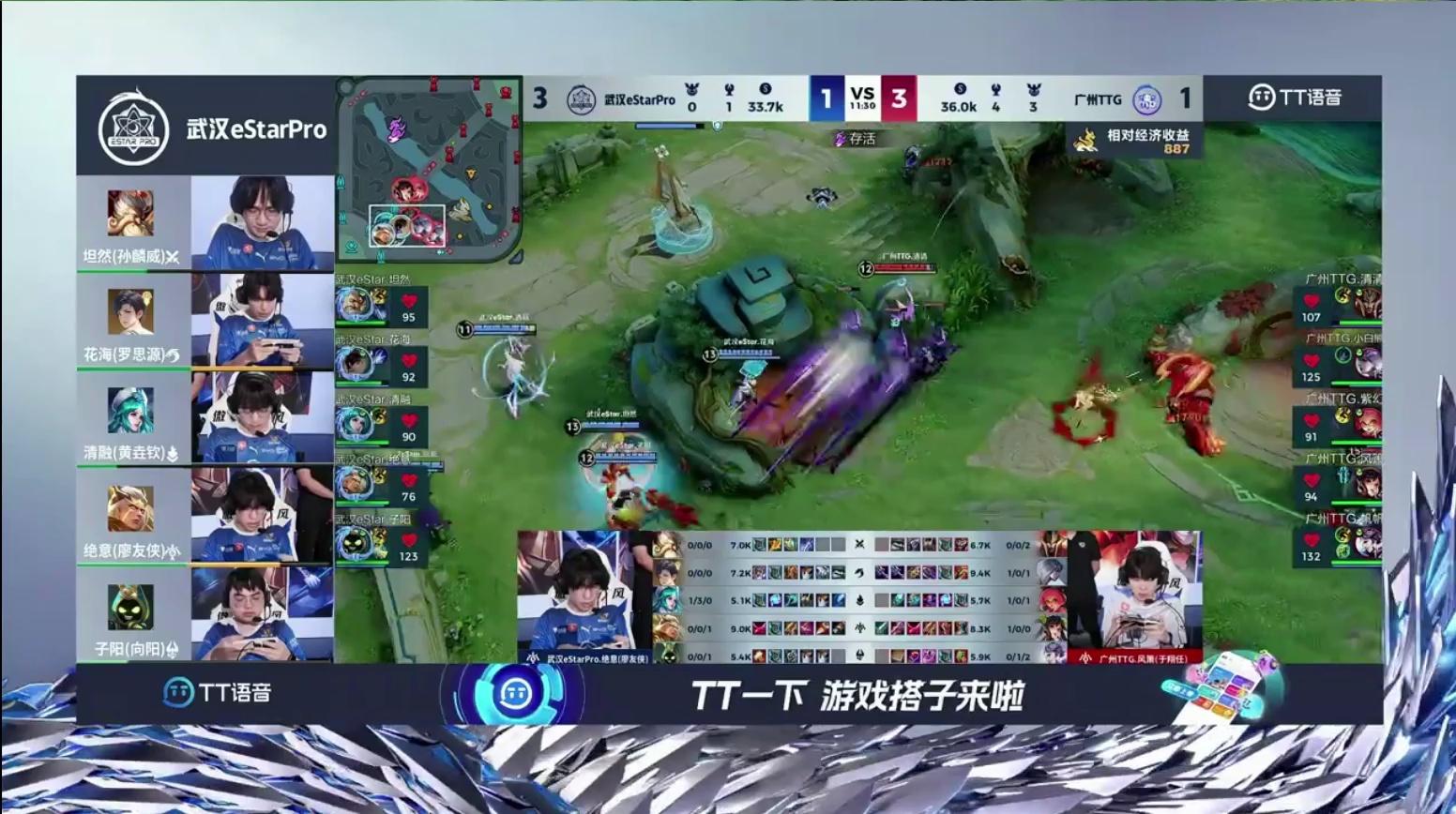
Task: Click the 广州TTG team emblem in scoreboard
Action: pyautogui.click(x=1146, y=99)
